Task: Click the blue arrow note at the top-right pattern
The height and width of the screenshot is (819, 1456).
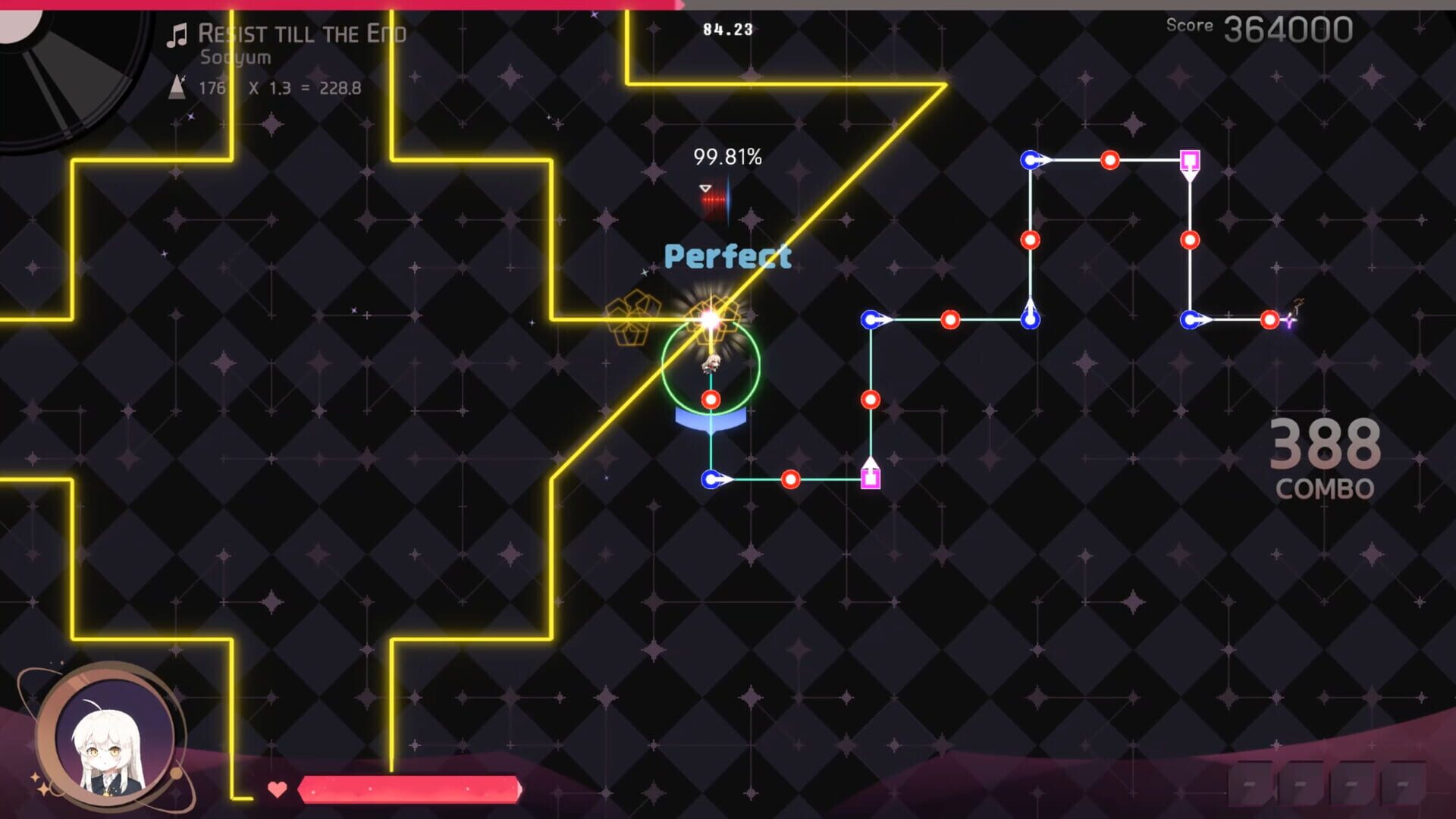Action: coord(1030,160)
